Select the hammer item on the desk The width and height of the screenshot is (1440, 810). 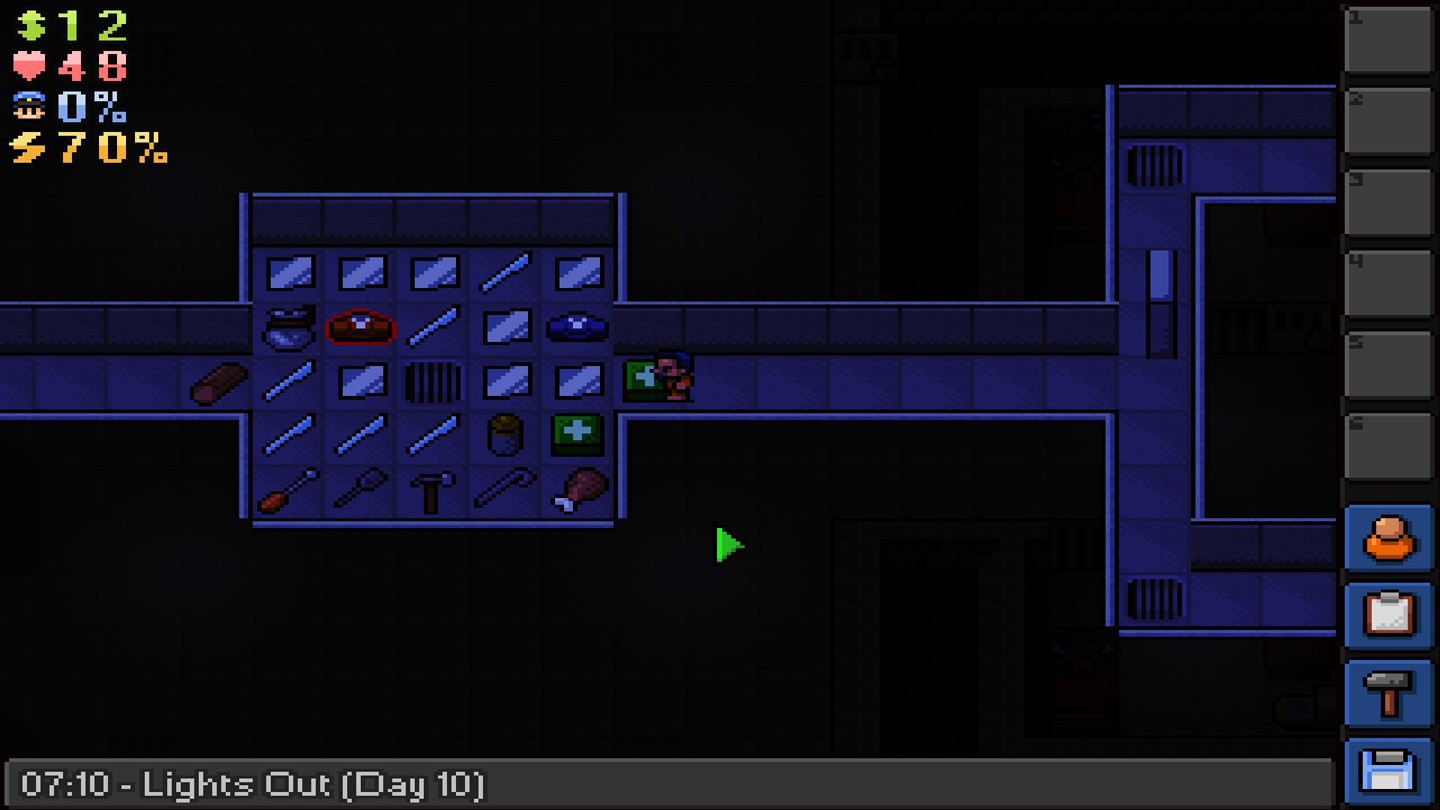[433, 490]
